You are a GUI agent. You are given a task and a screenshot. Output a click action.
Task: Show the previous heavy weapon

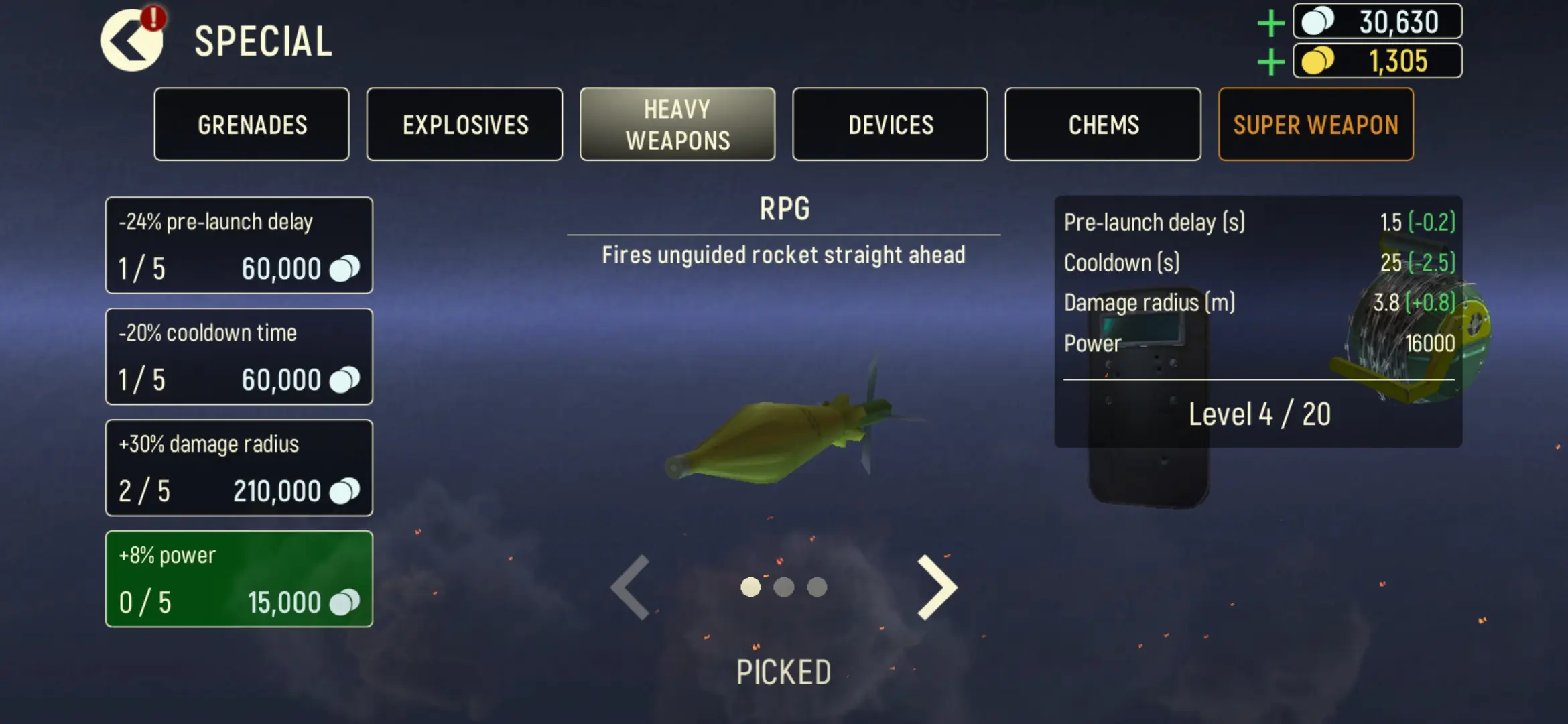631,587
